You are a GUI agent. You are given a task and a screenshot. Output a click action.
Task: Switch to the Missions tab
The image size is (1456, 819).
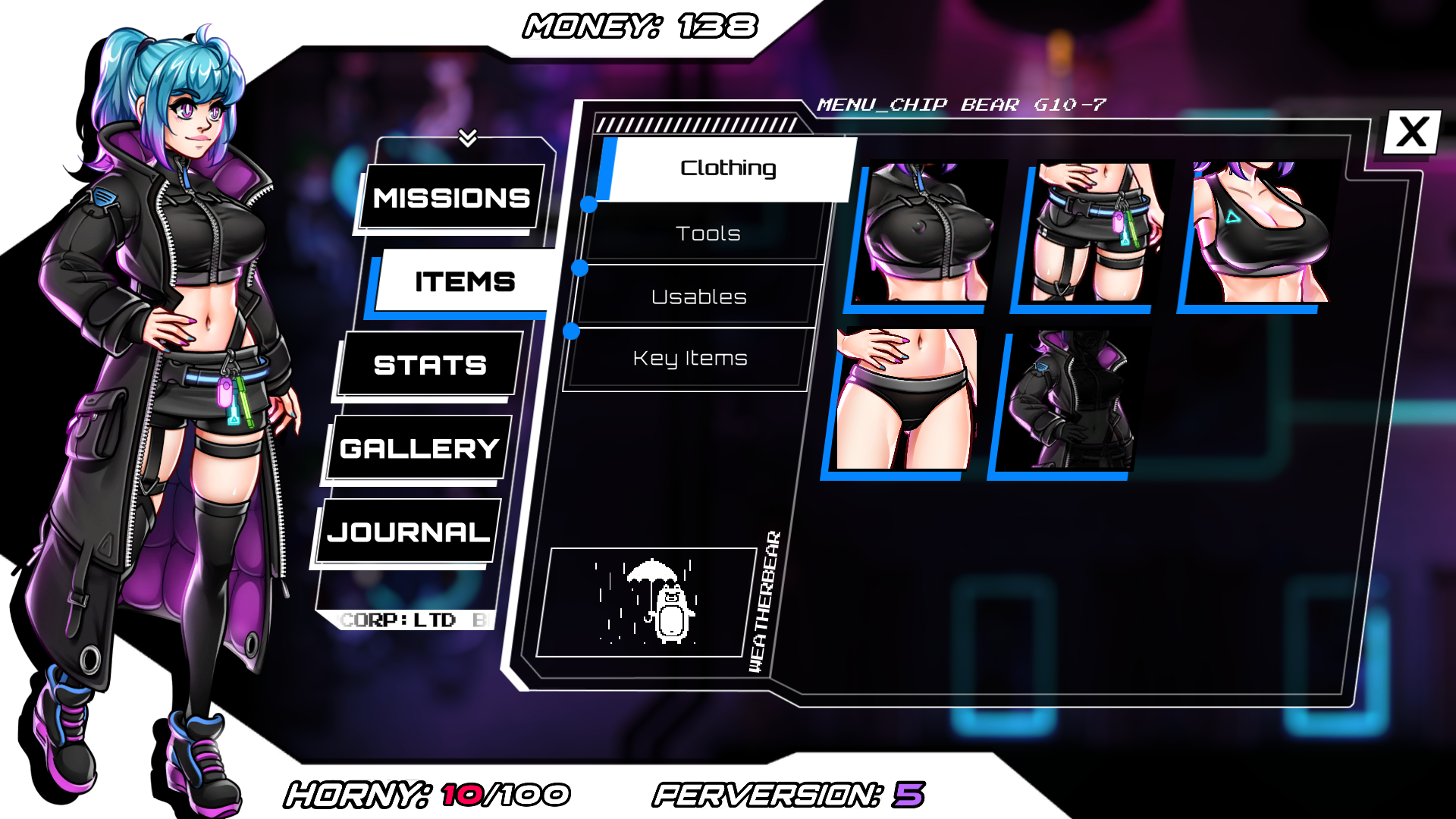(x=452, y=198)
